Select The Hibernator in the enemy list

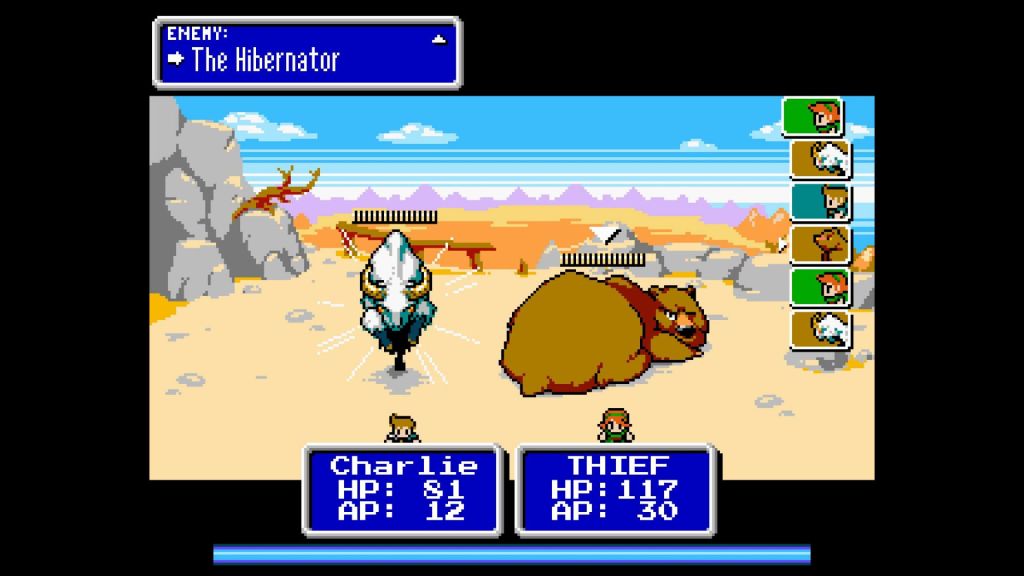(x=265, y=60)
